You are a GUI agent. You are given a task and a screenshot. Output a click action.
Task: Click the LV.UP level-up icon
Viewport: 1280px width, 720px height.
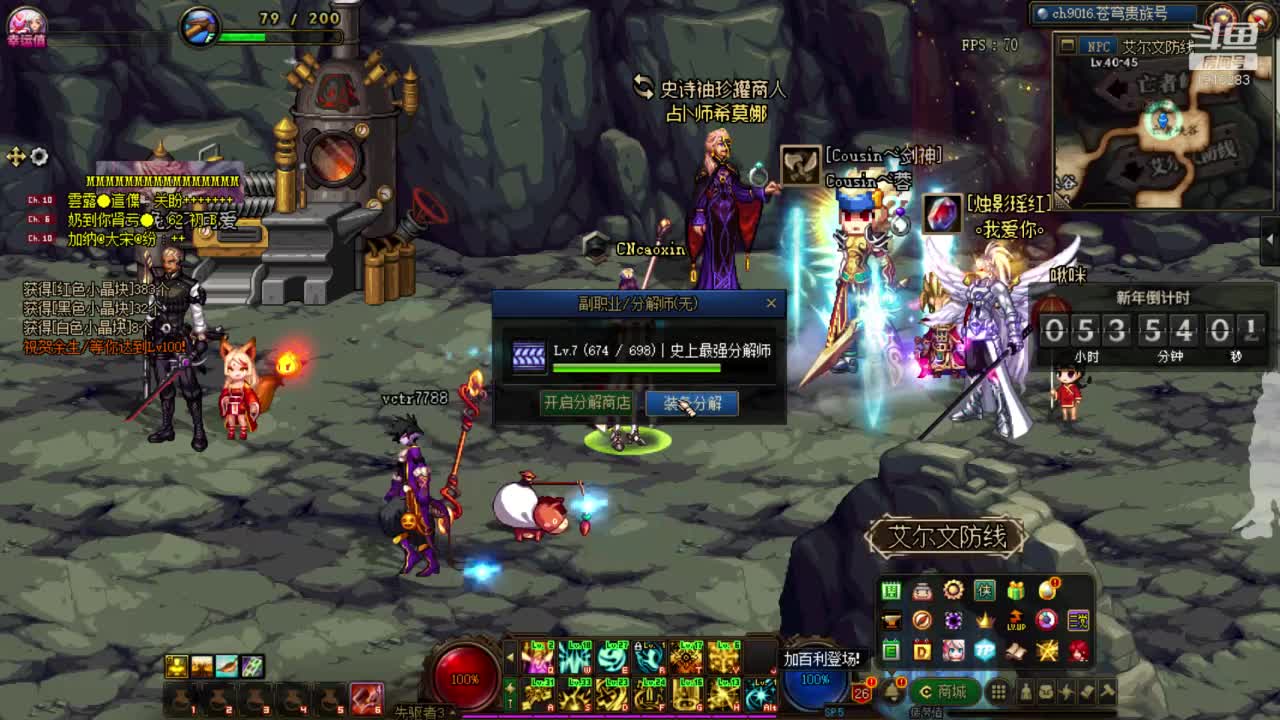point(1016,621)
